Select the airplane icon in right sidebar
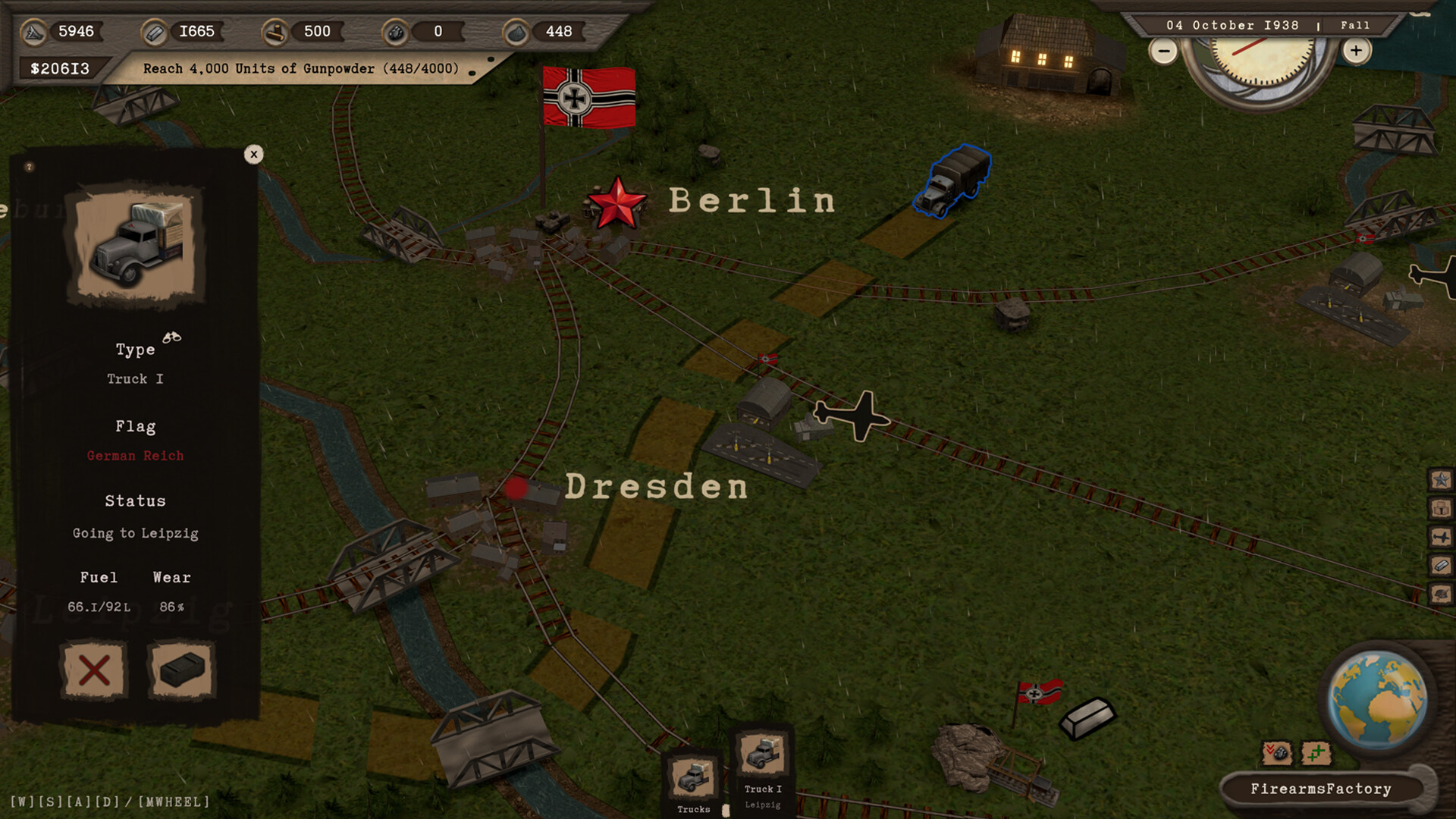 pyautogui.click(x=1440, y=537)
